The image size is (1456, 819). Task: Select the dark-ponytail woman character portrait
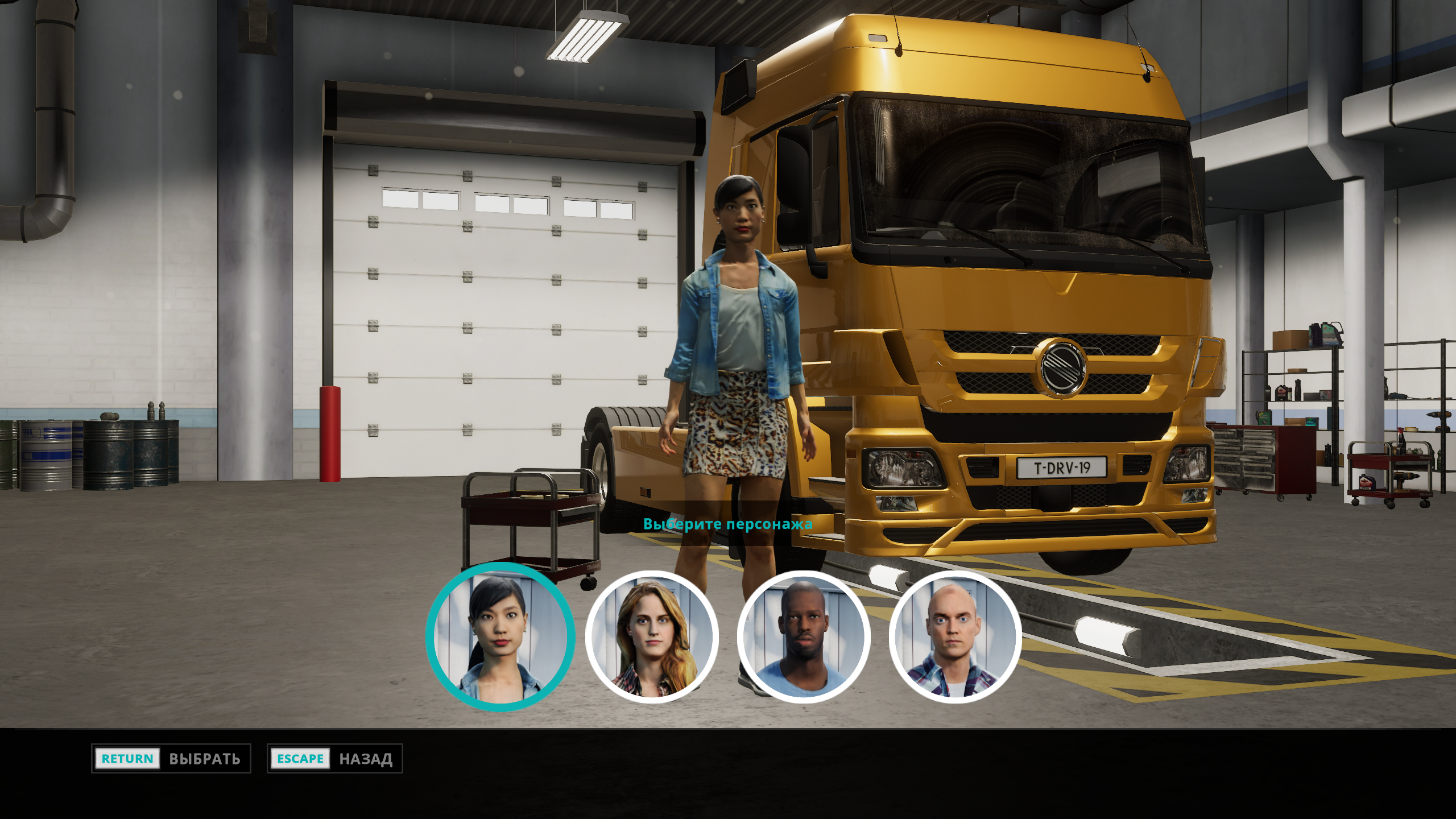tap(500, 637)
